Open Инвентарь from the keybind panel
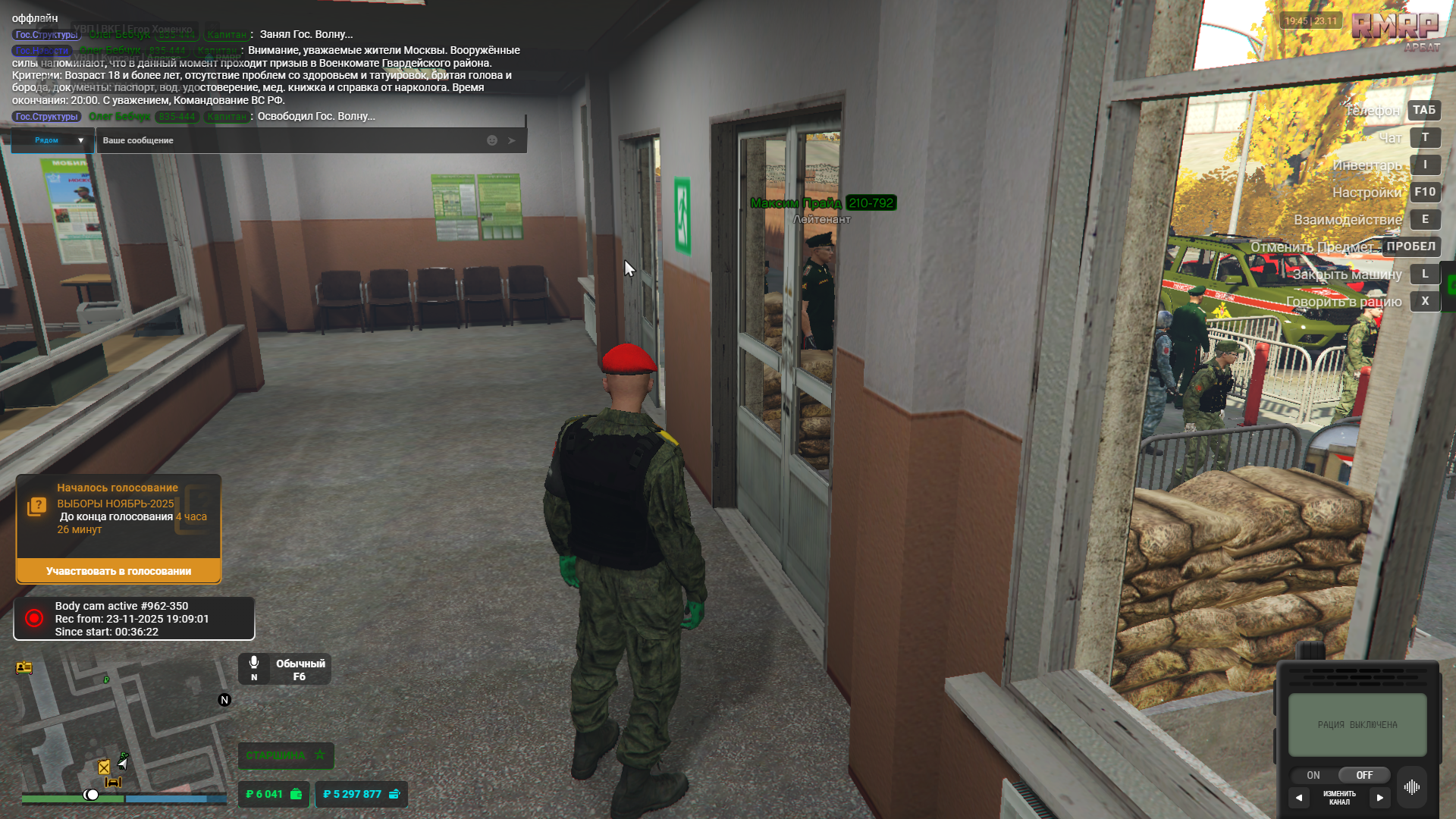 tap(1367, 164)
